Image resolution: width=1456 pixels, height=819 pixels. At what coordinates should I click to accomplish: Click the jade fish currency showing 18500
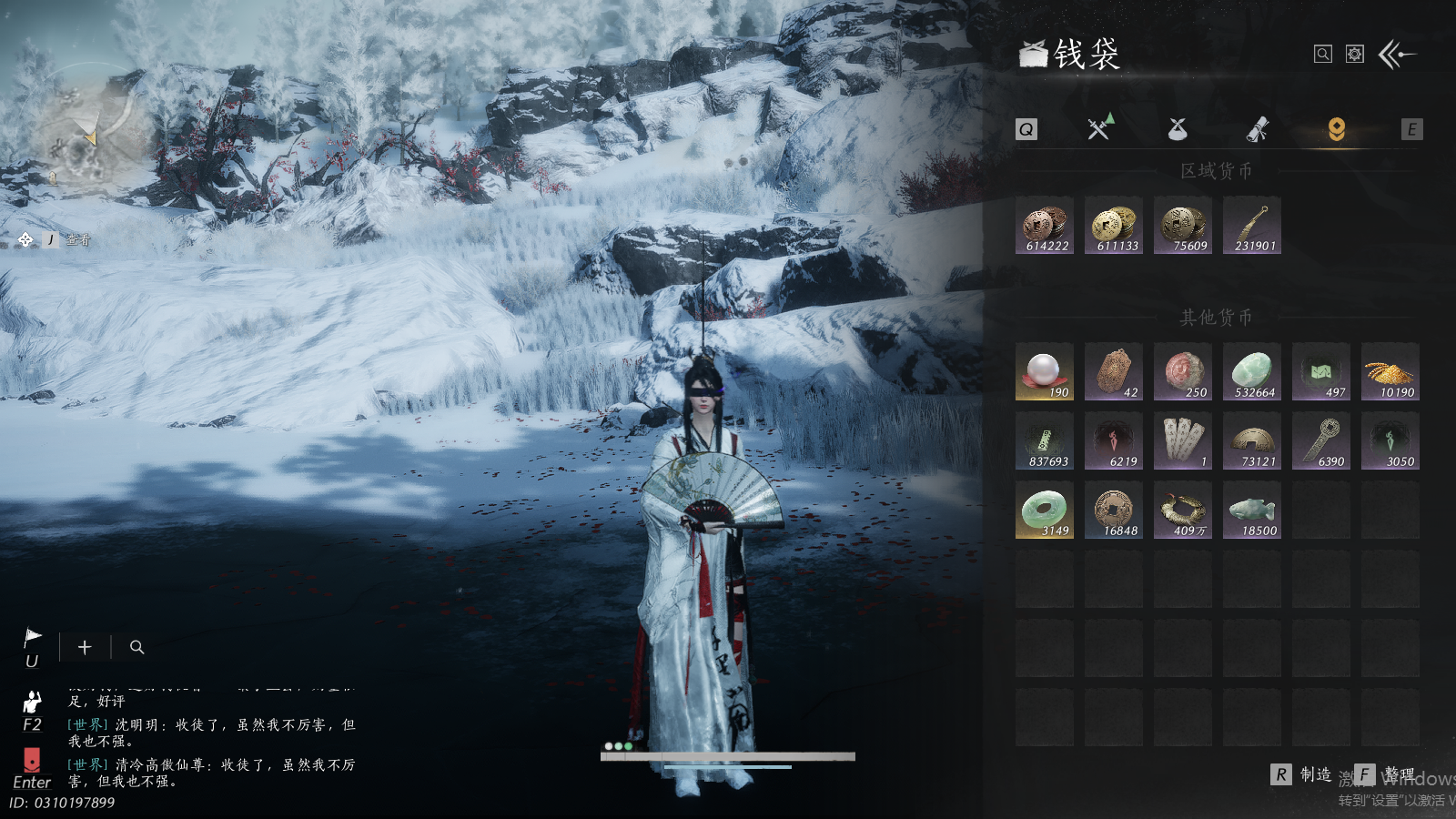1252,511
